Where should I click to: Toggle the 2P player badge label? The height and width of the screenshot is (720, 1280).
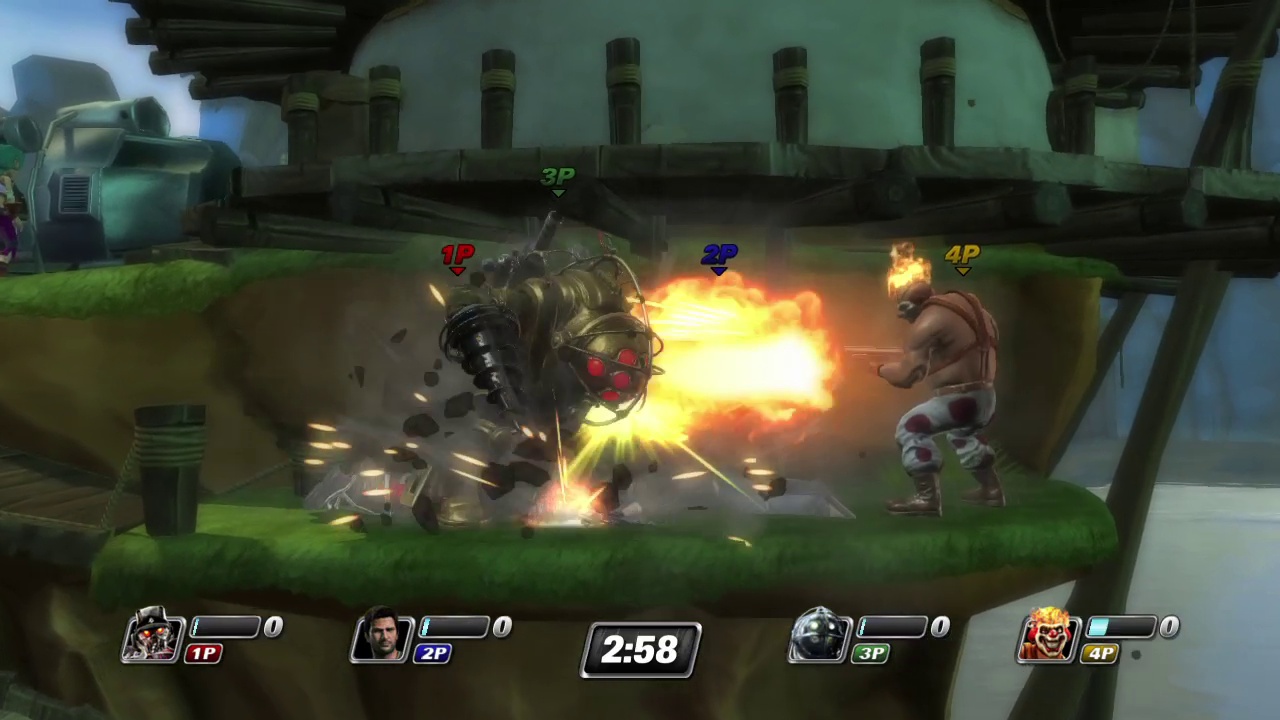tap(433, 653)
